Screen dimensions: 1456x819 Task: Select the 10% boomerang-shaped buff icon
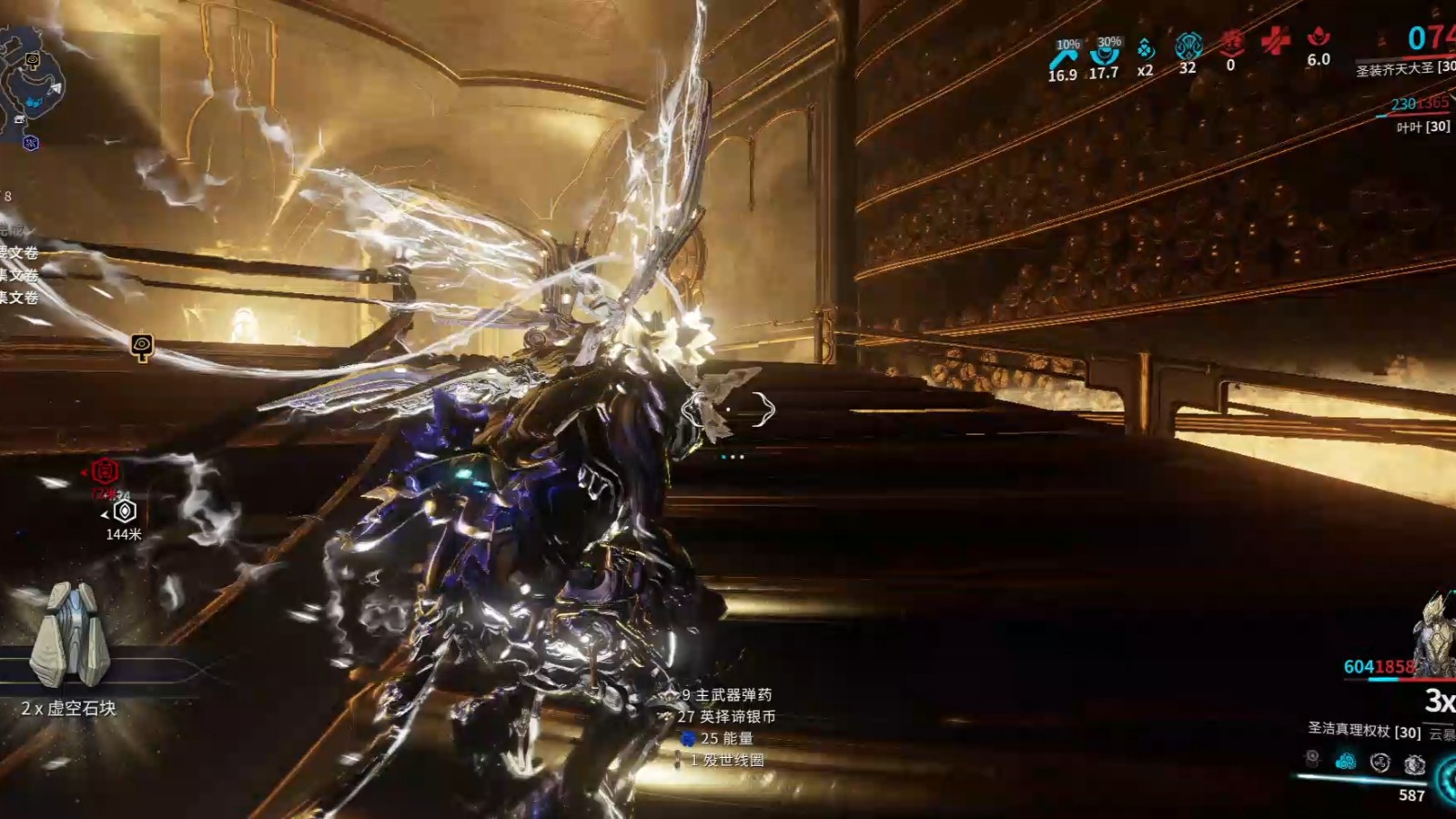click(1062, 56)
